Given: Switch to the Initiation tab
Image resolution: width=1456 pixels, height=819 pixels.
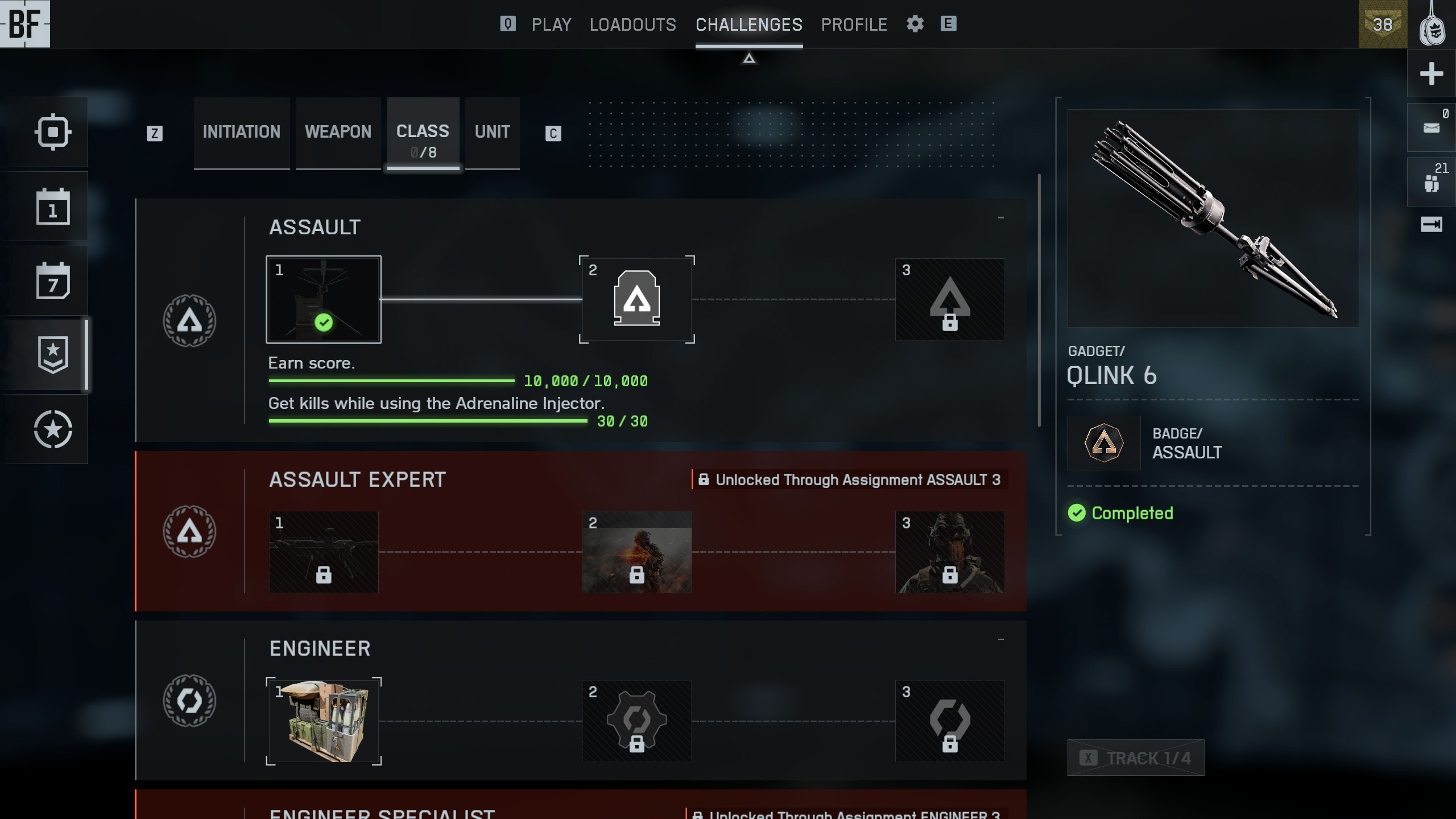Looking at the screenshot, I should pos(241,132).
